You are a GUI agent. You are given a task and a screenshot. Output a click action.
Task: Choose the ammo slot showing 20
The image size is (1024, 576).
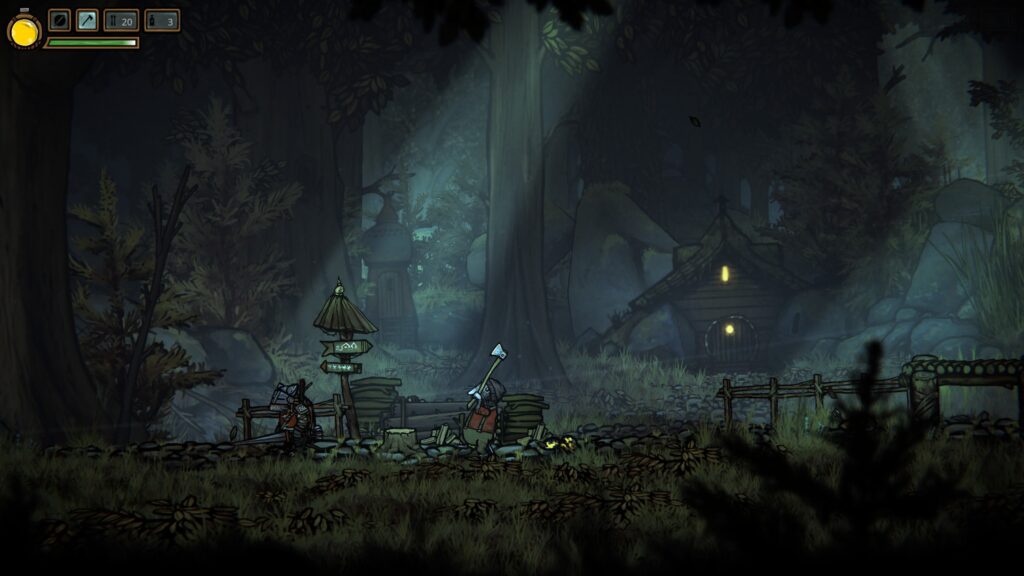pos(121,20)
